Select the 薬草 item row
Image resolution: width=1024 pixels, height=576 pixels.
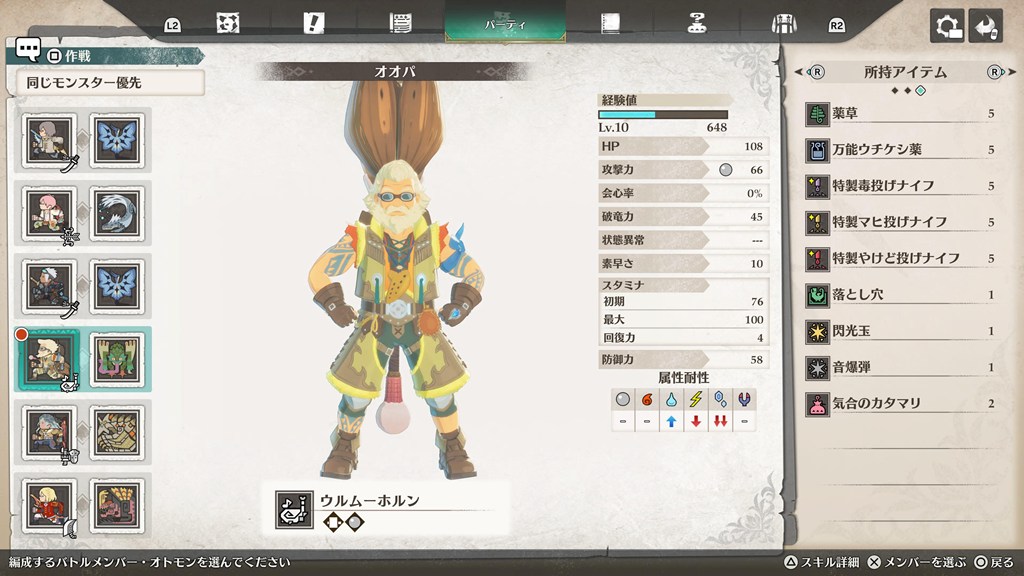pyautogui.click(x=900, y=114)
